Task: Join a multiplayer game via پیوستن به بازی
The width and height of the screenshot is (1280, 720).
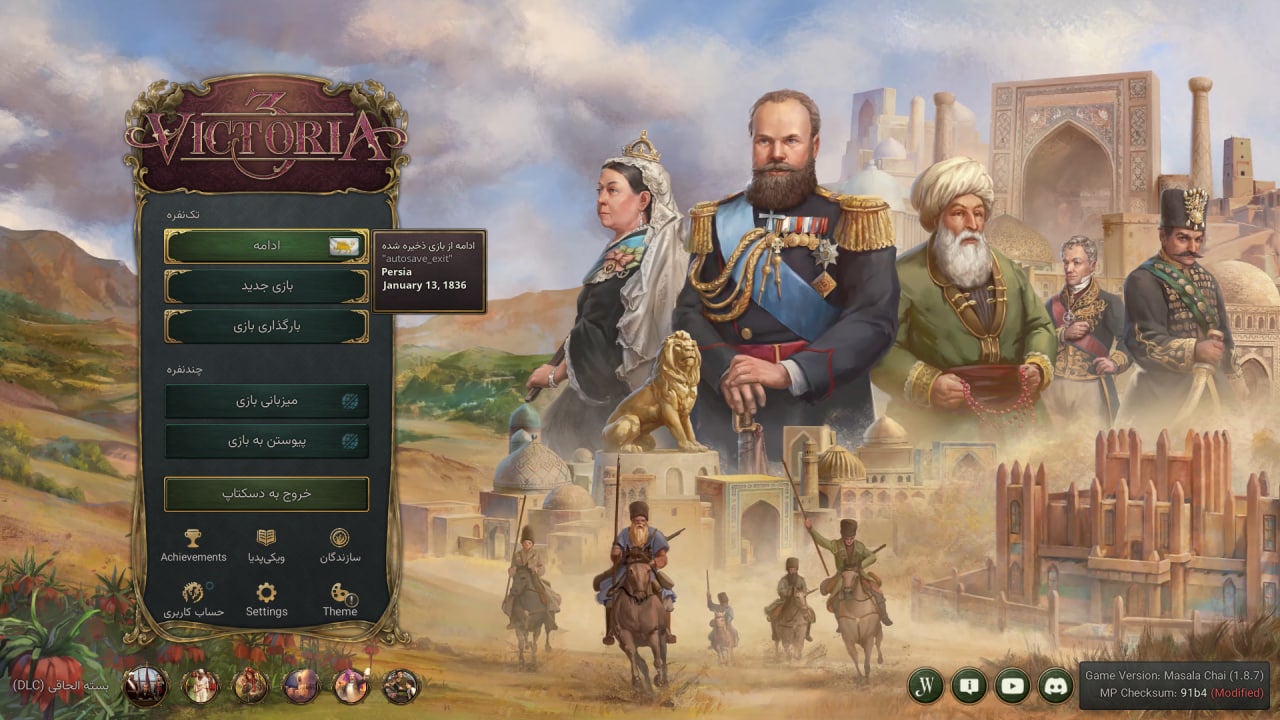Action: [x=266, y=440]
